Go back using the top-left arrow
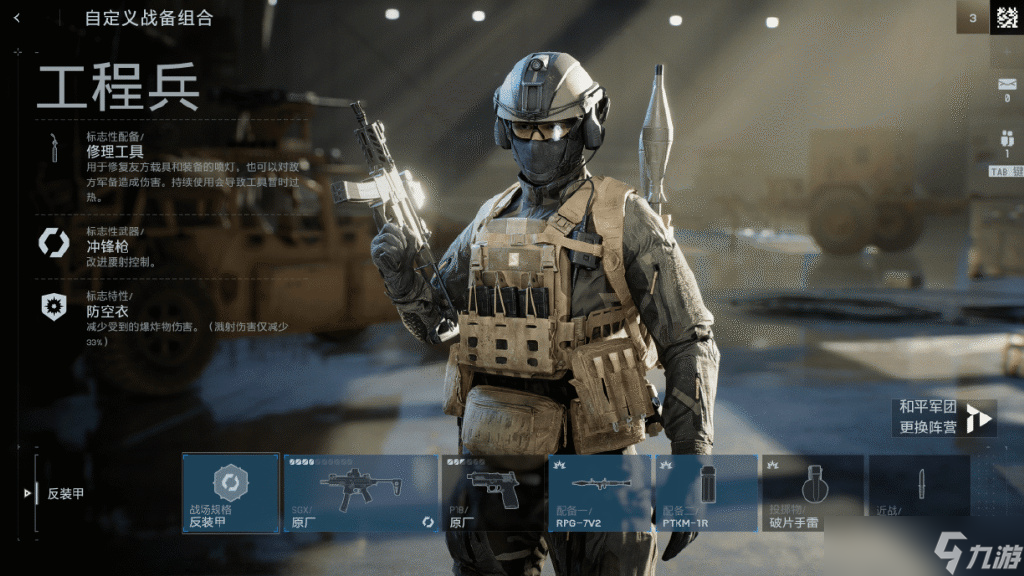Viewport: 1024px width, 576px height. coord(17,18)
